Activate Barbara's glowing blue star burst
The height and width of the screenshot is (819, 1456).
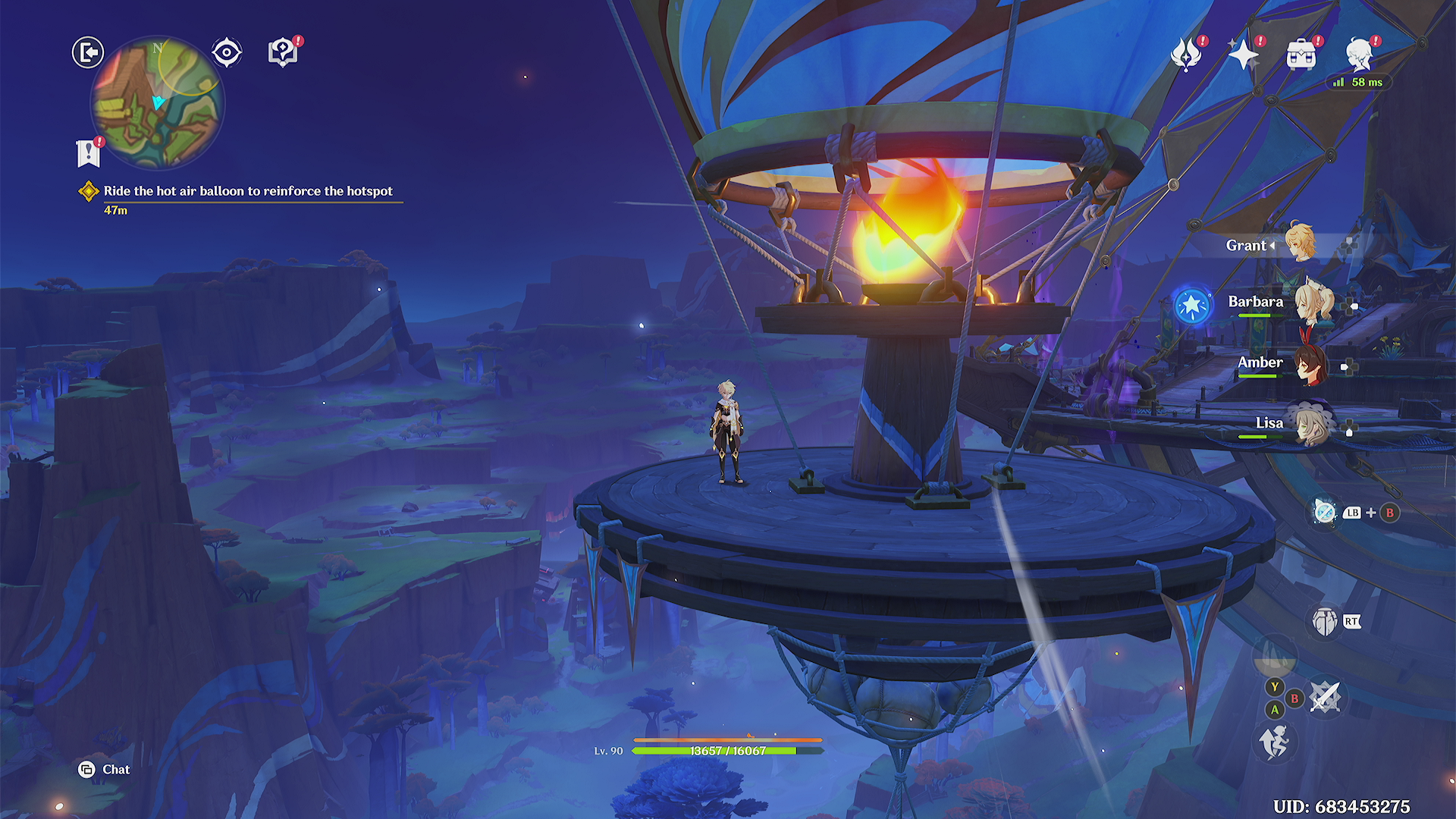[1192, 306]
